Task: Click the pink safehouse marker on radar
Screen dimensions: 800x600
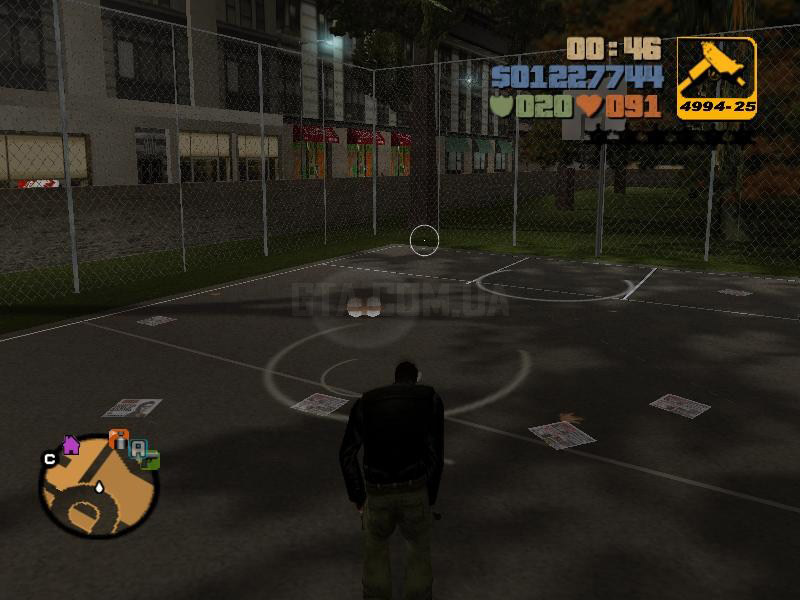Action: coord(71,445)
